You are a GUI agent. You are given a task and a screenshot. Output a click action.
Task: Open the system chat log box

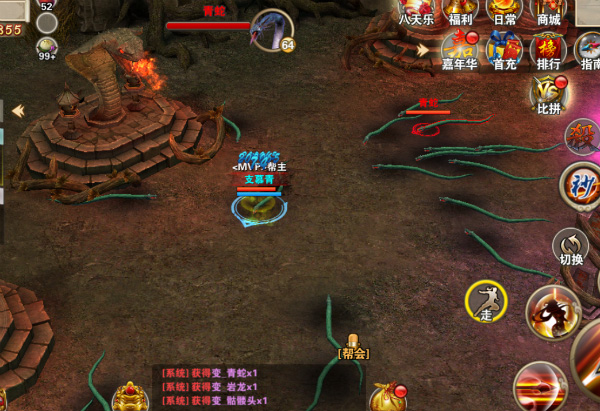pos(213,386)
